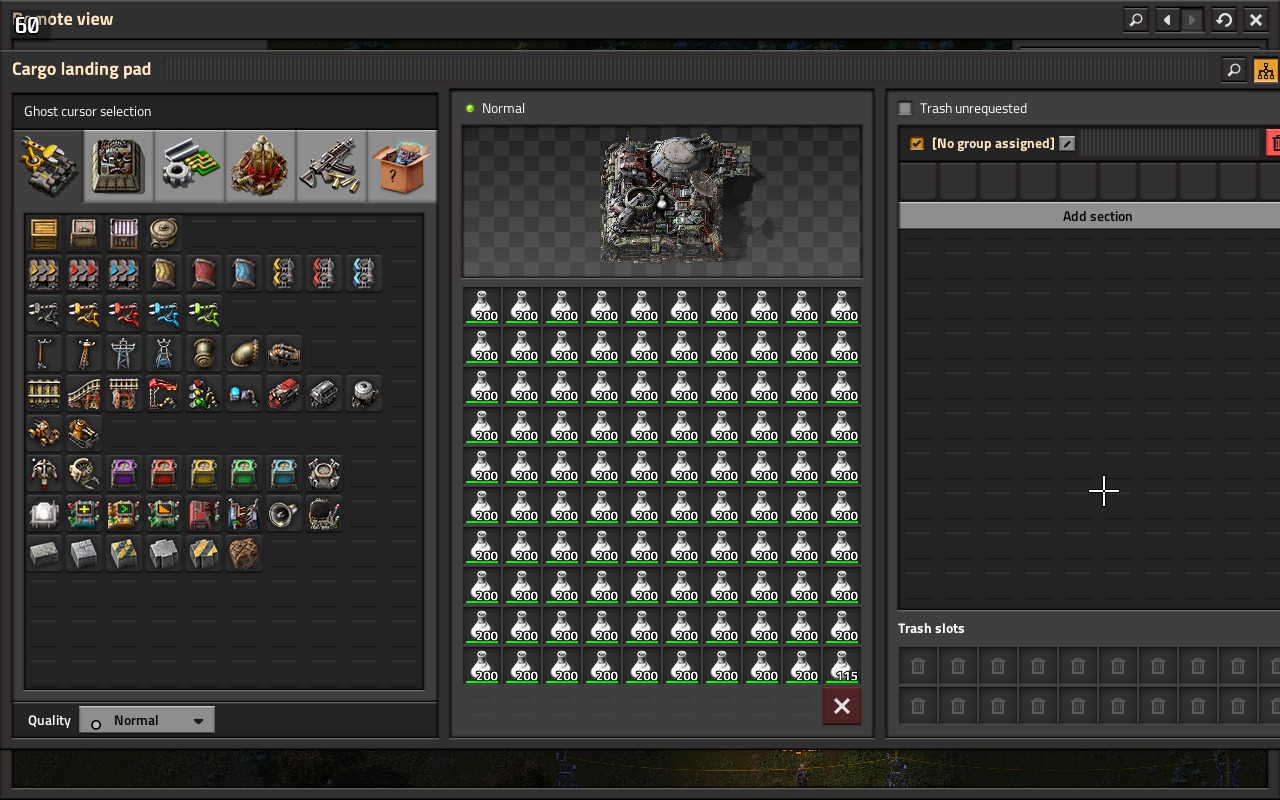1280x800 pixels.
Task: Switch to the Production tab
Action: (x=118, y=166)
